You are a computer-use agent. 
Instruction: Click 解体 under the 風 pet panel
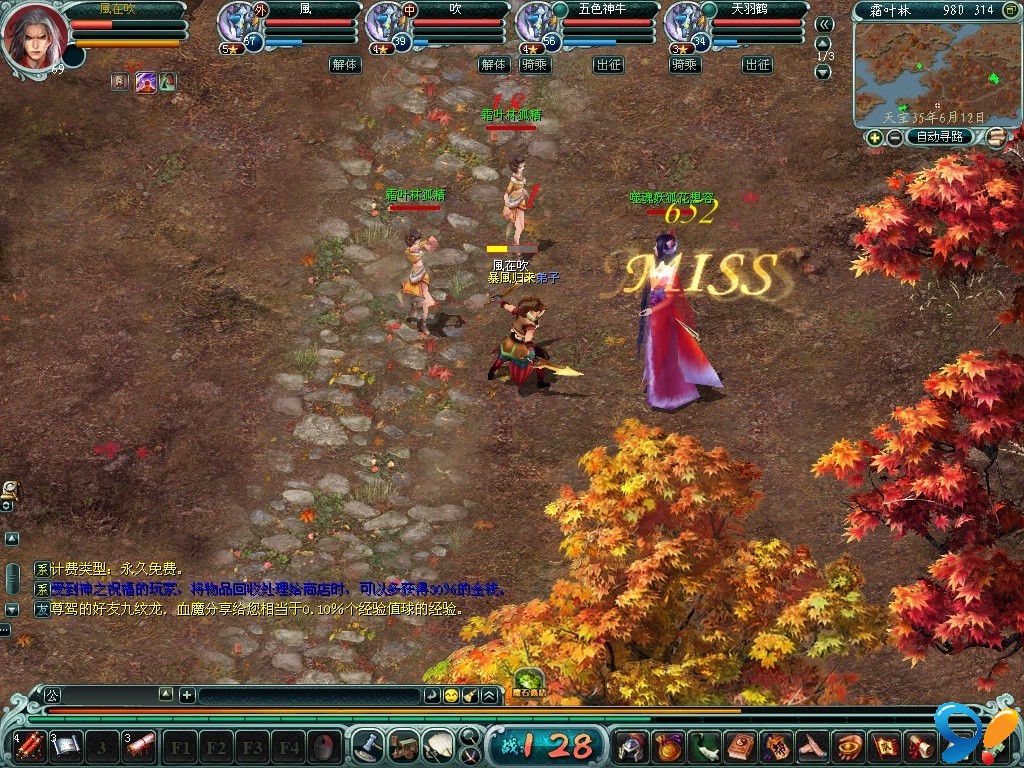[345, 64]
